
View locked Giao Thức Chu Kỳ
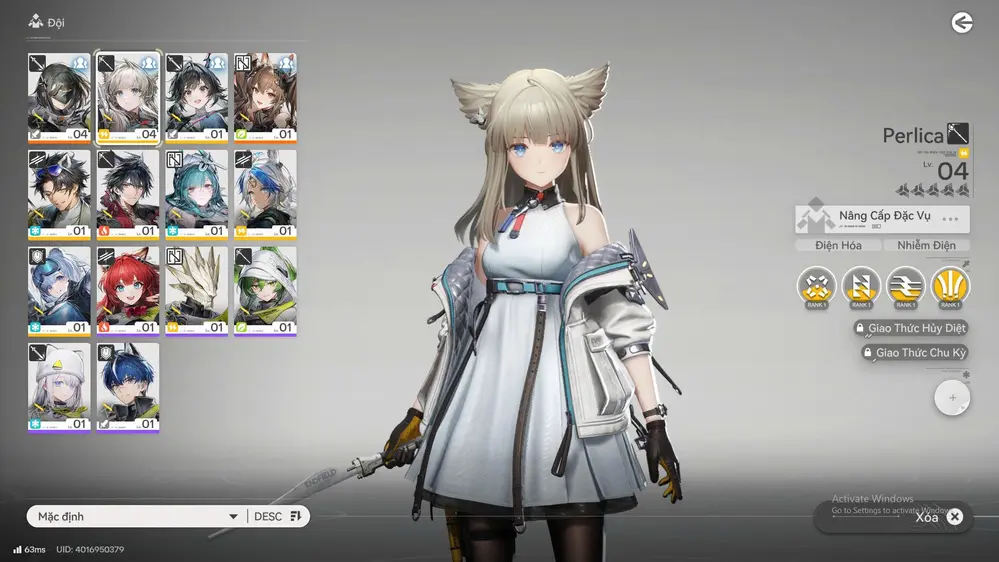(x=914, y=353)
